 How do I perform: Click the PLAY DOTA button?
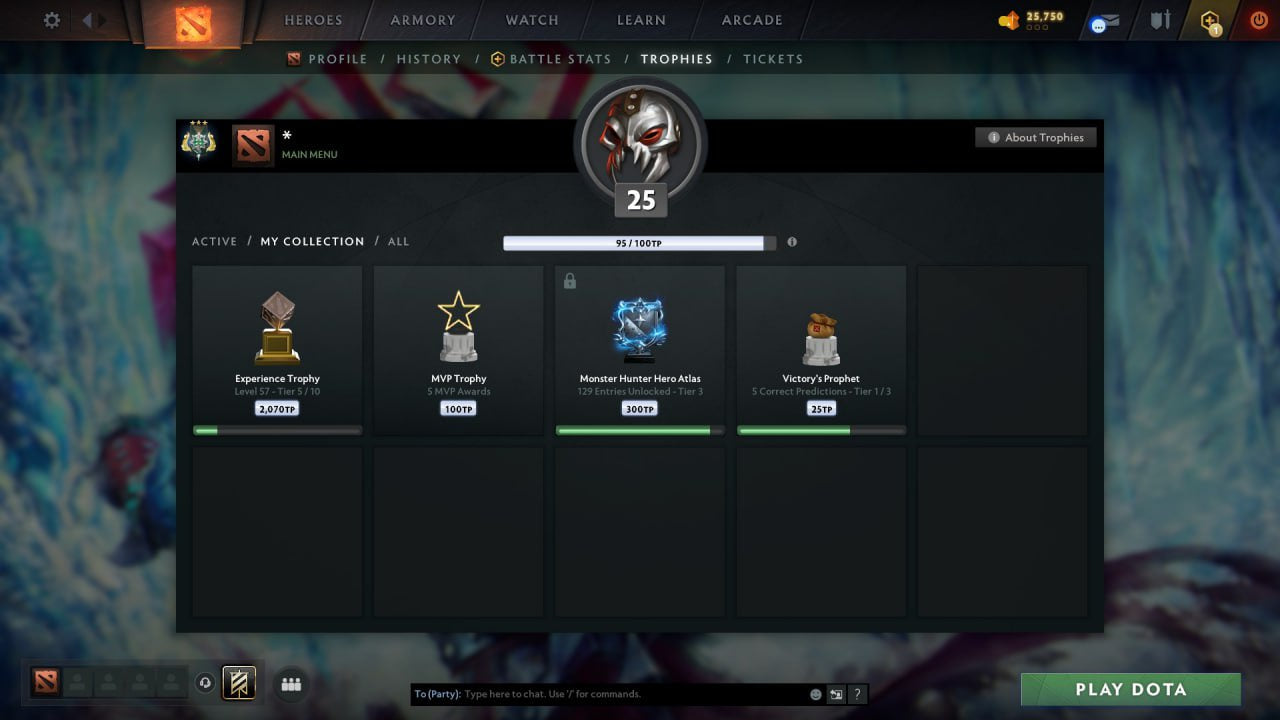click(x=1131, y=689)
